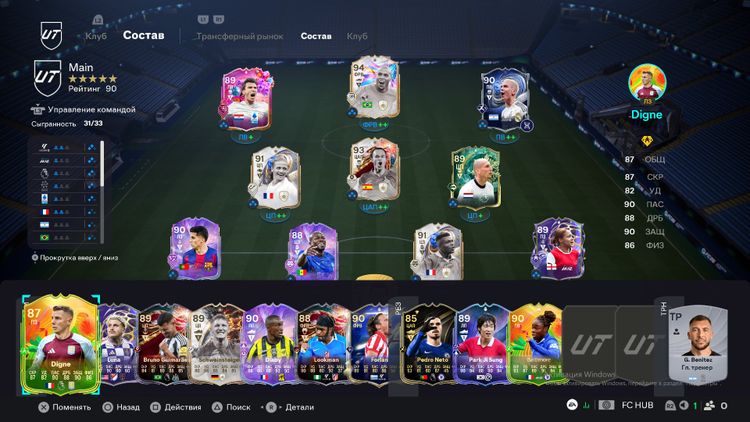
Task: Switch to the Трансферный рынок tab
Action: click(x=239, y=36)
